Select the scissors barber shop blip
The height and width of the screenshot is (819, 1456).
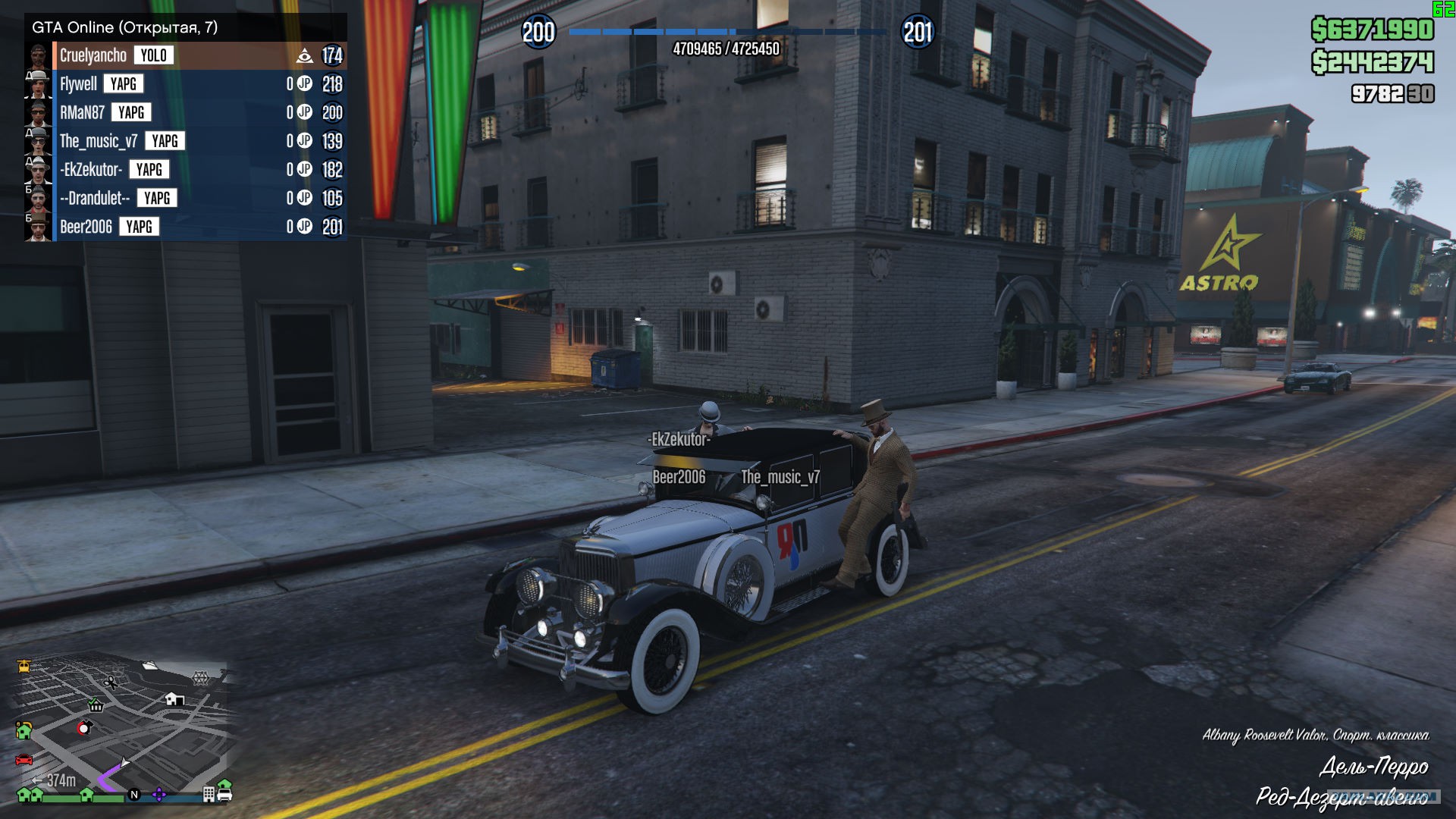point(111,682)
